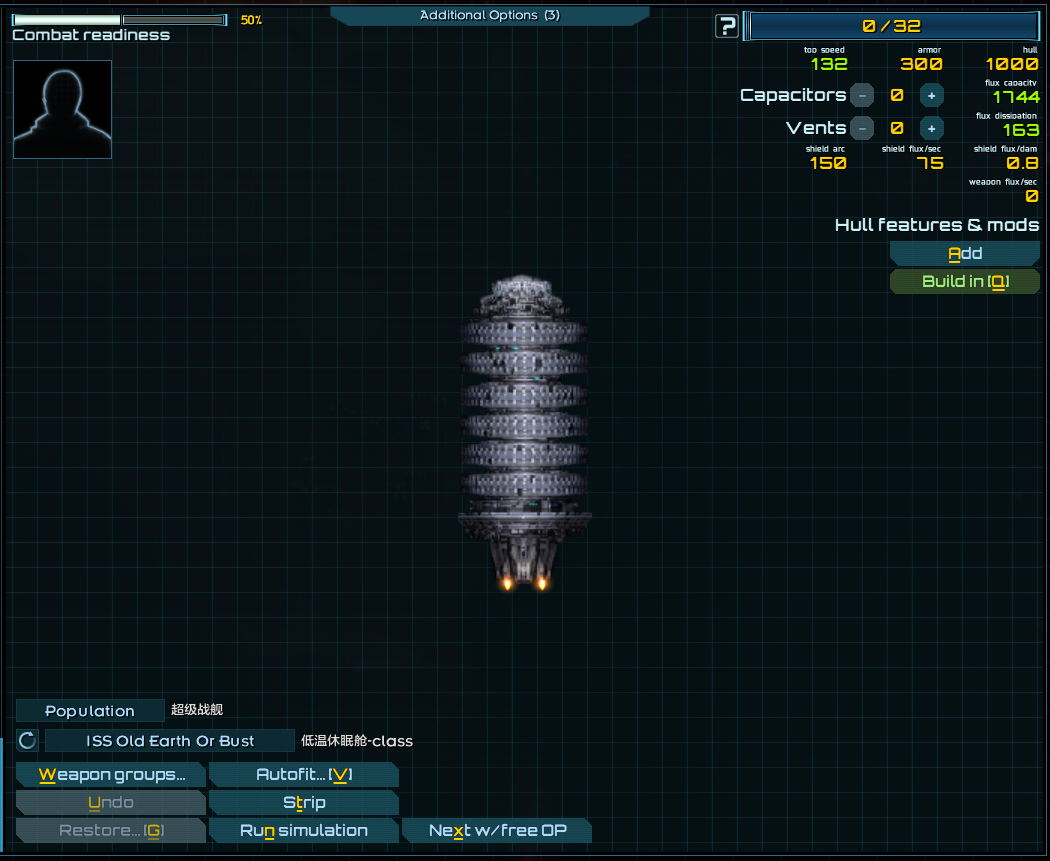Expand the Additional Options bar
The width and height of the screenshot is (1050, 861).
point(489,15)
